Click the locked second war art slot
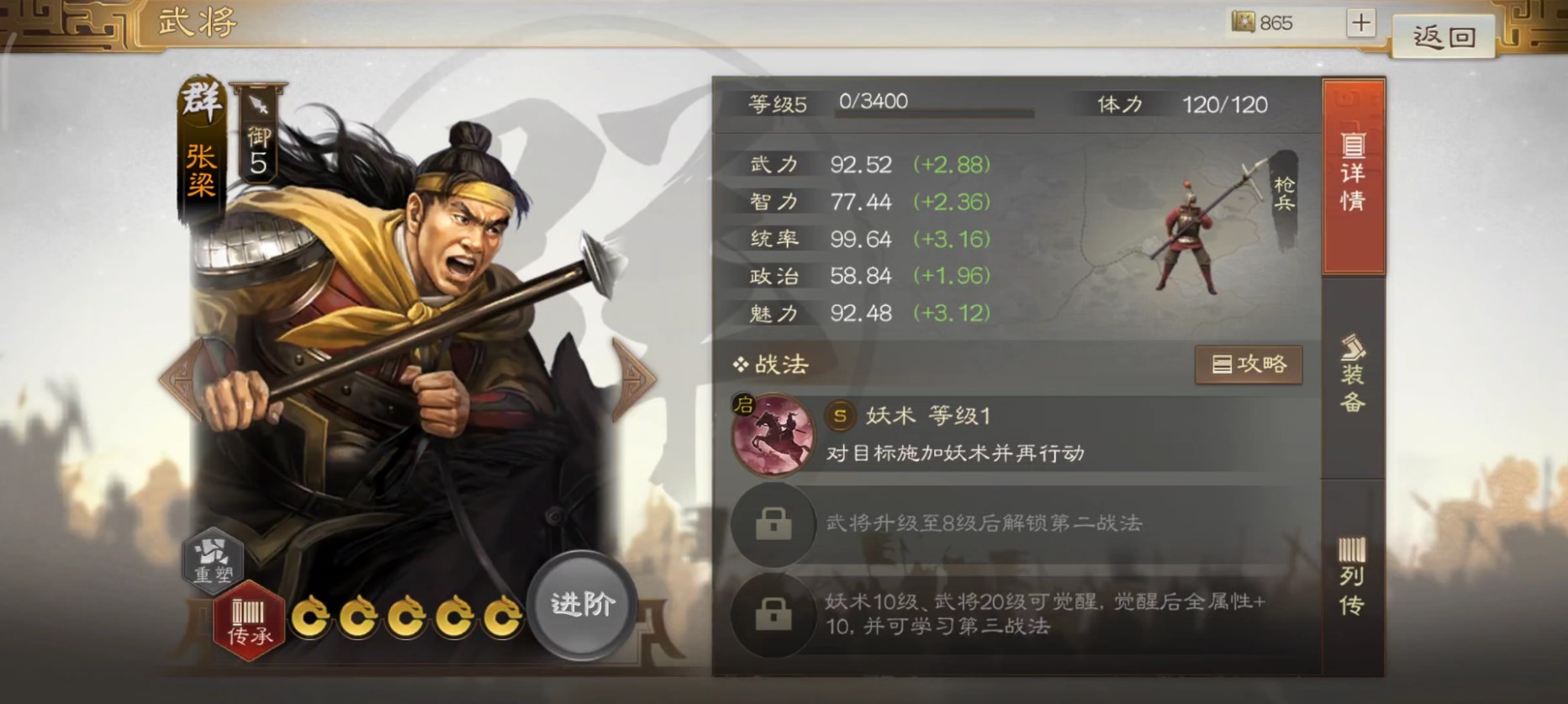Image resolution: width=1568 pixels, height=704 pixels. click(x=773, y=522)
